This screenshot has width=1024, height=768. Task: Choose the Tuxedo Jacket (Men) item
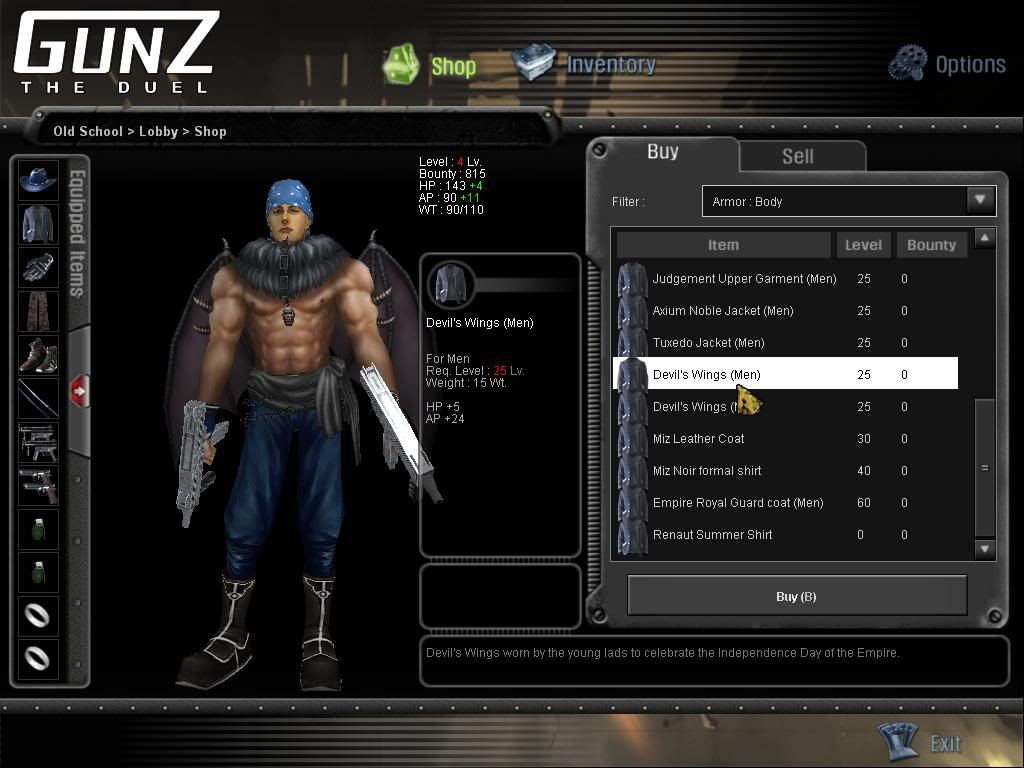(x=708, y=343)
